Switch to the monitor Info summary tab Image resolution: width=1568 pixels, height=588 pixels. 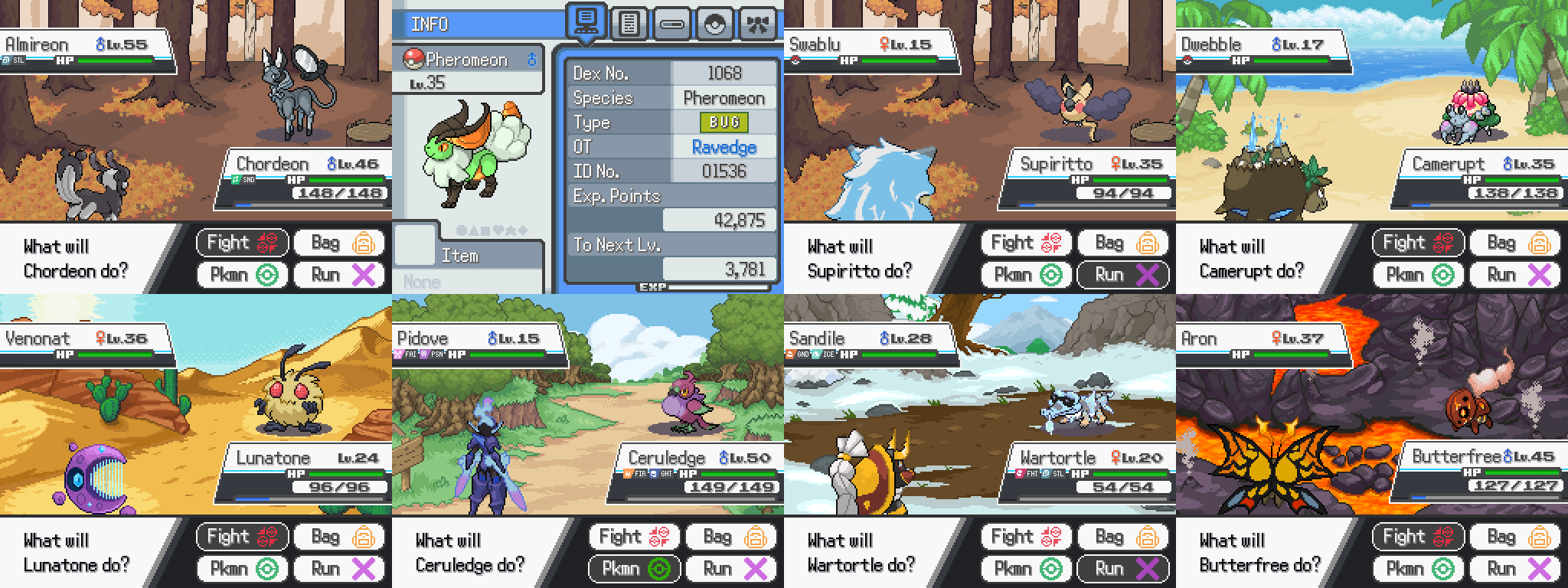586,23
